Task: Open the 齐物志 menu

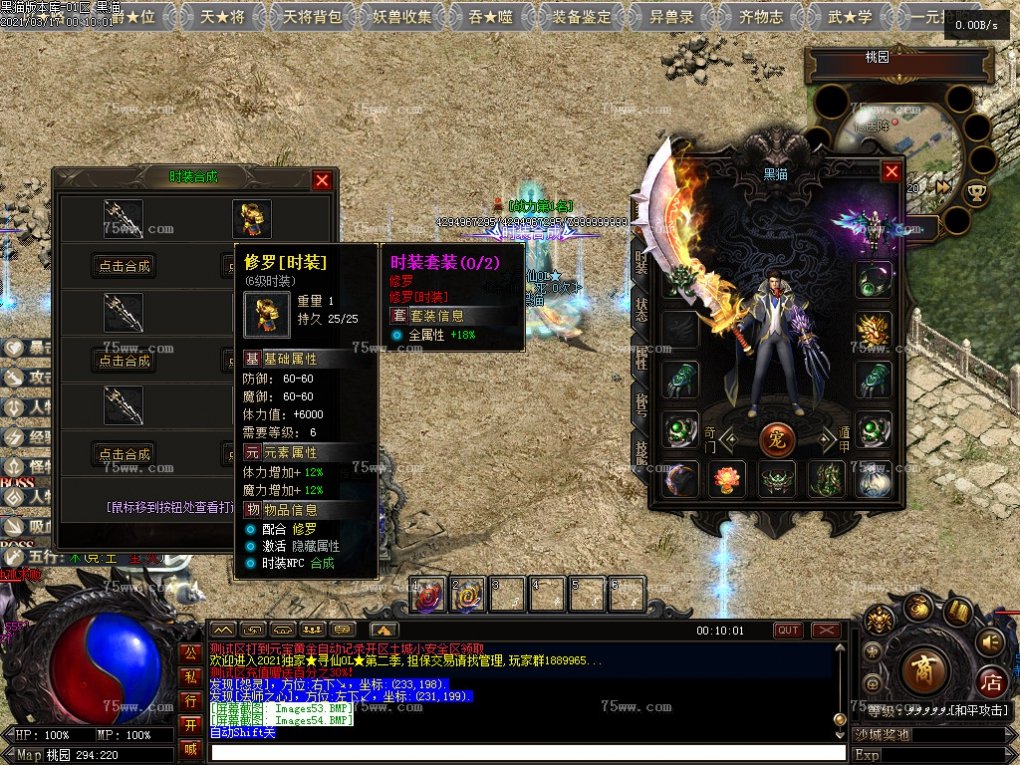Action: tap(762, 17)
